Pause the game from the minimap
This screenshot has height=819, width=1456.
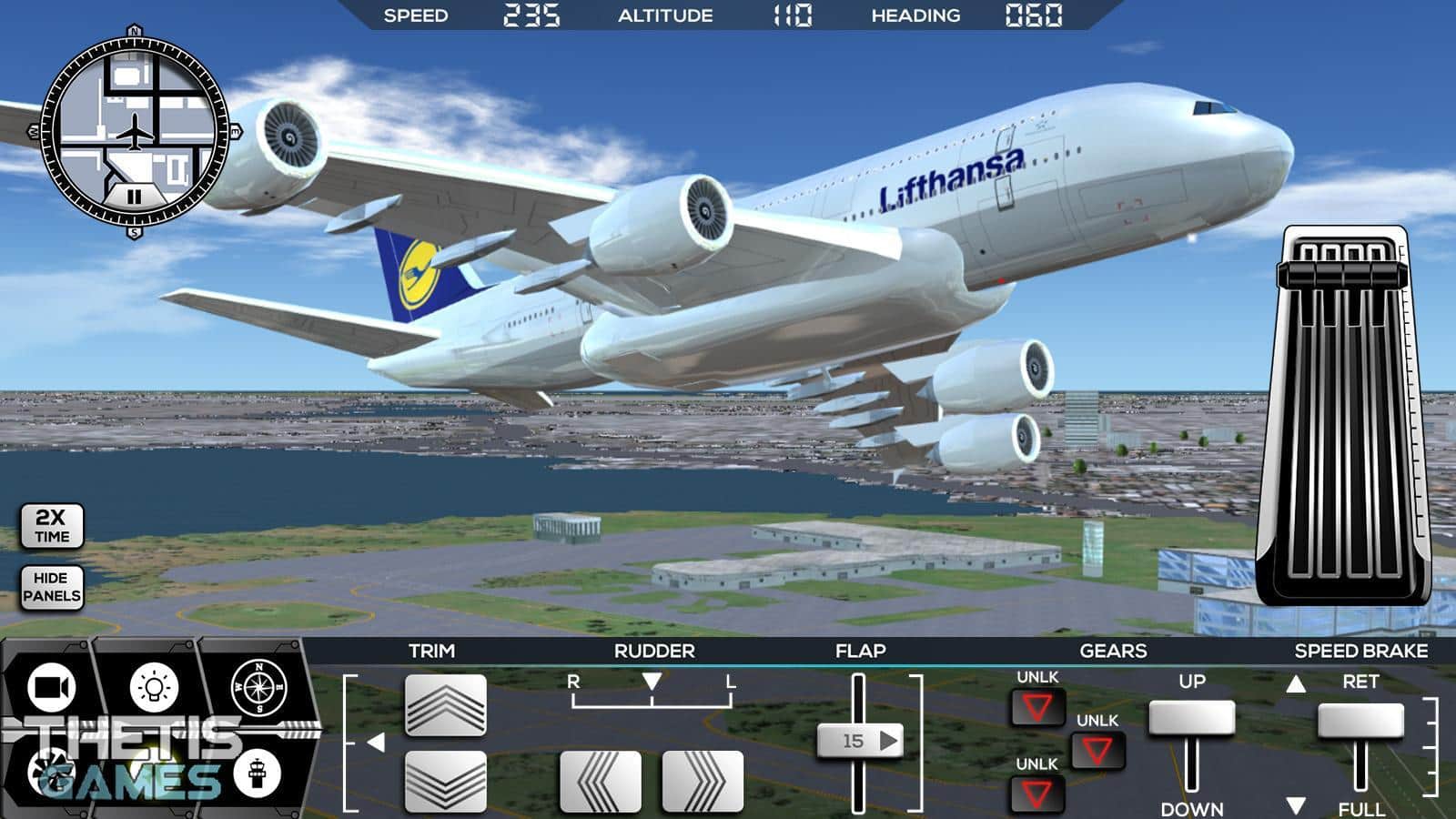(134, 197)
